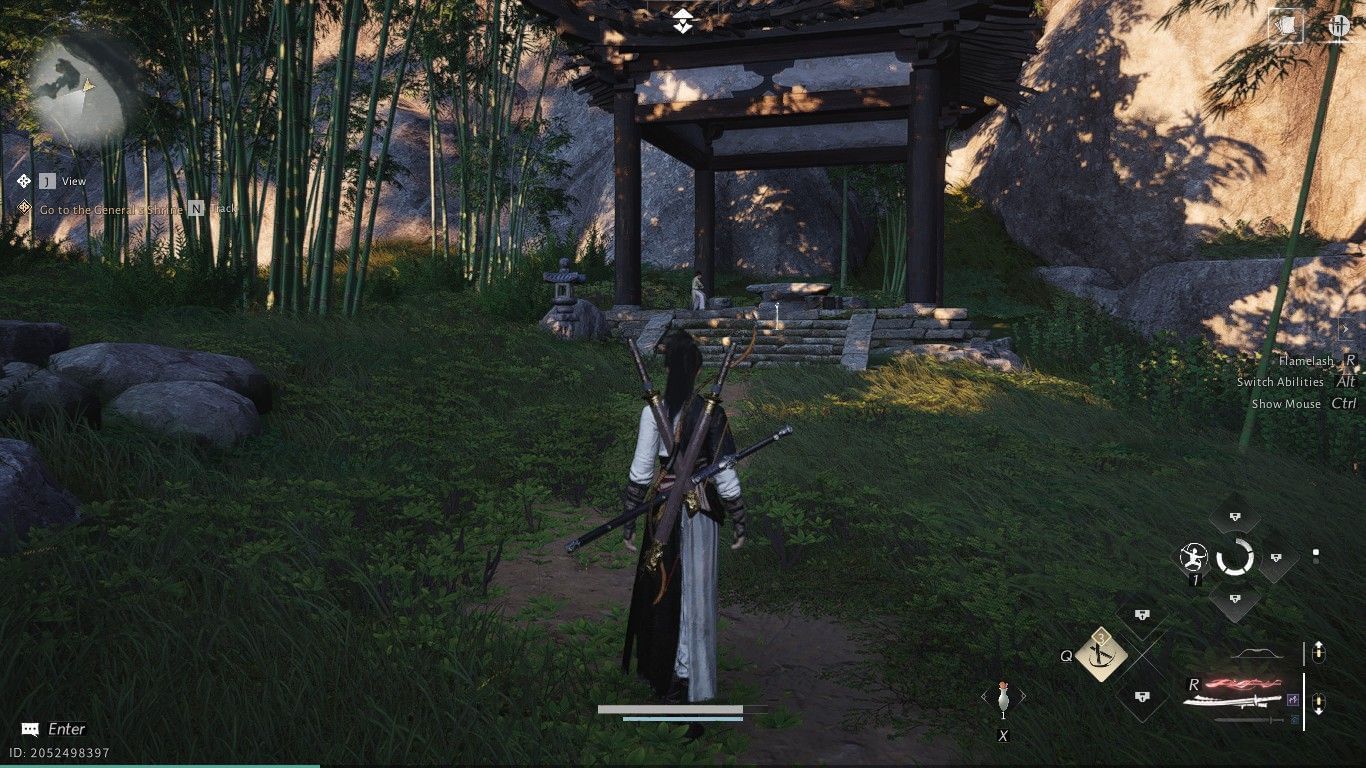Viewport: 1366px width, 768px height.
Task: Click the Enter chat prompt at bottom-left
Action: [55, 728]
